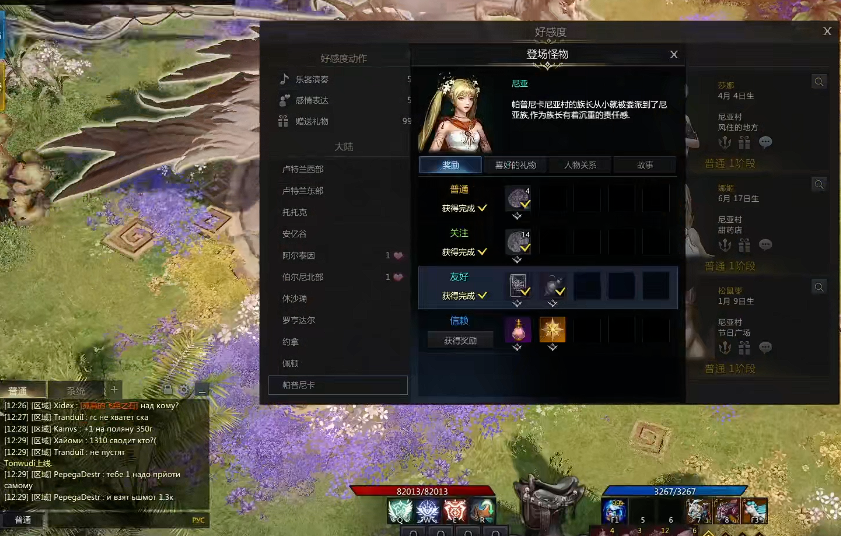Select the pink potion reward icon
This screenshot has height=536, width=841.
coord(518,329)
